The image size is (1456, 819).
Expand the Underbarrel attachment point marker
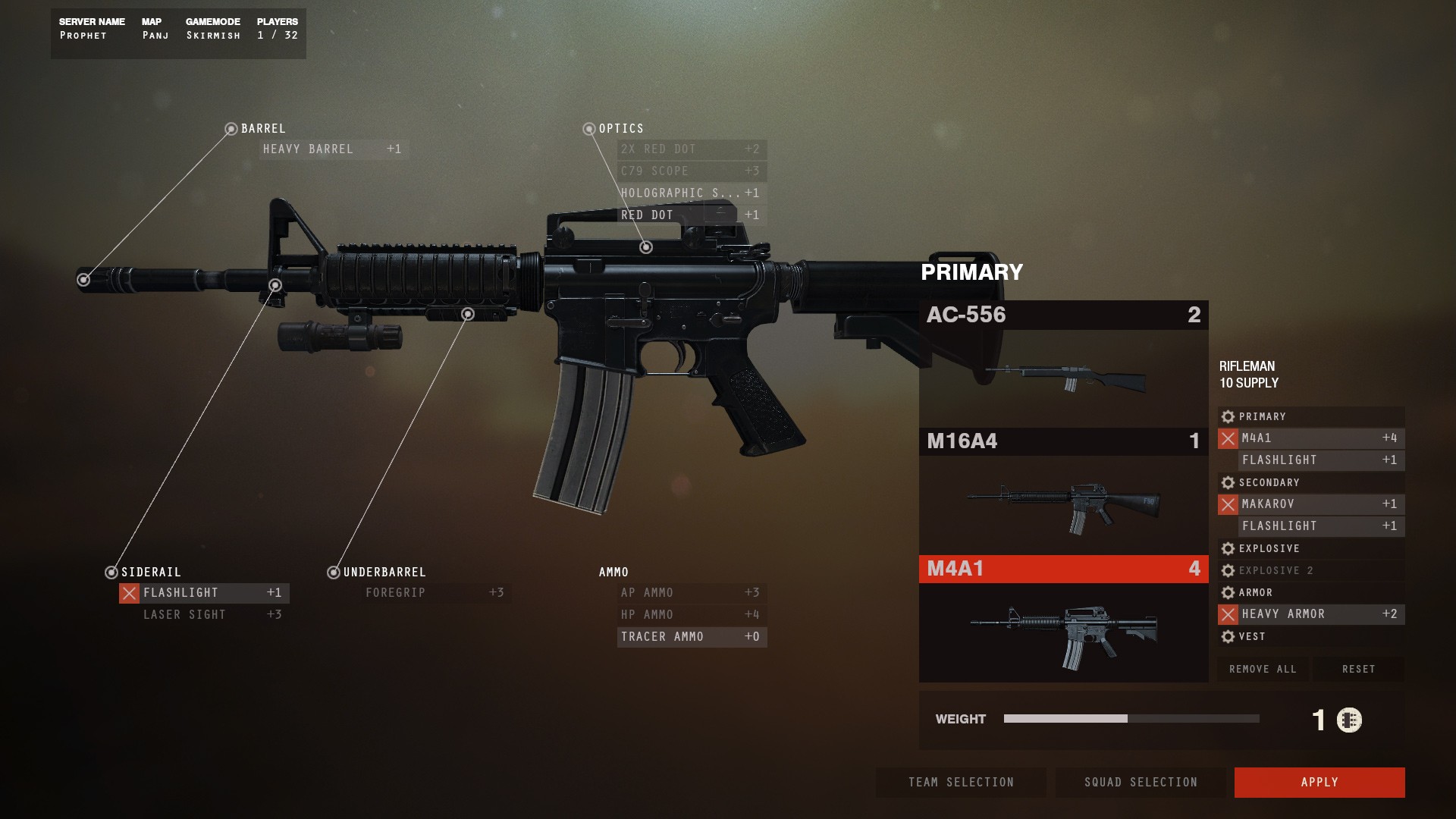point(334,573)
